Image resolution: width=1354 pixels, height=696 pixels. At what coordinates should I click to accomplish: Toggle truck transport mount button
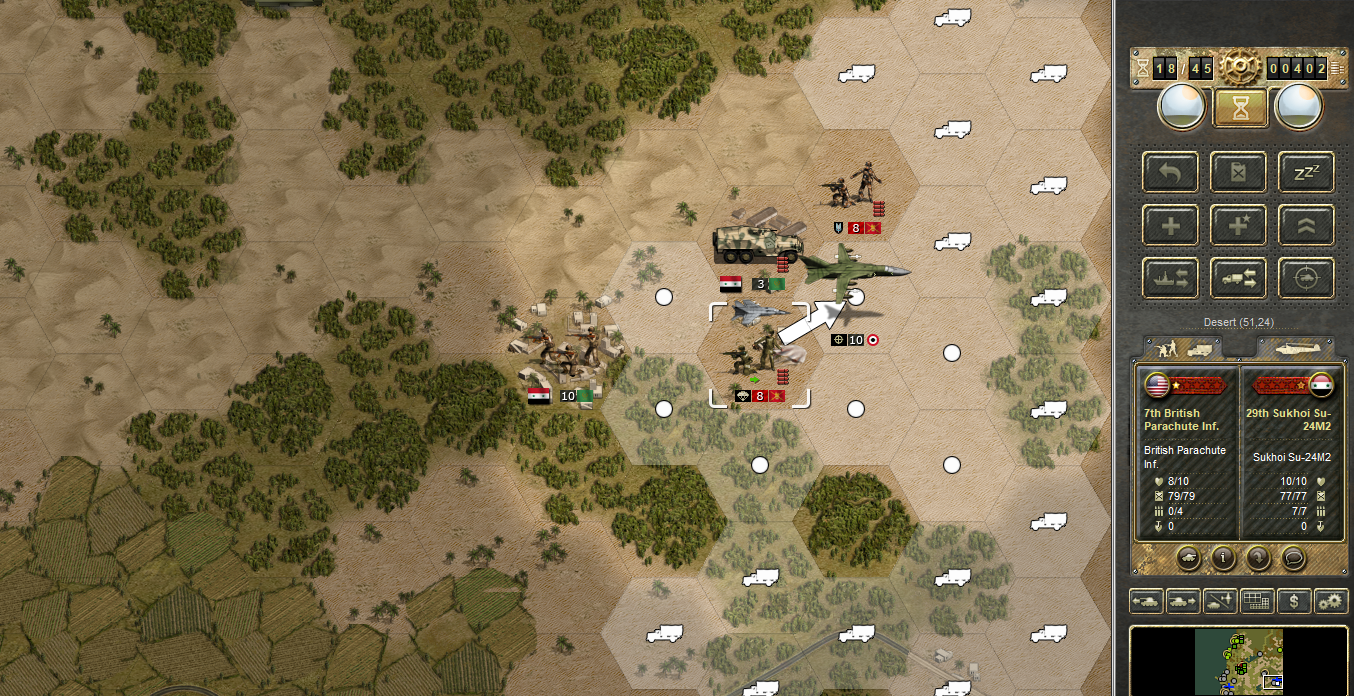point(1238,277)
